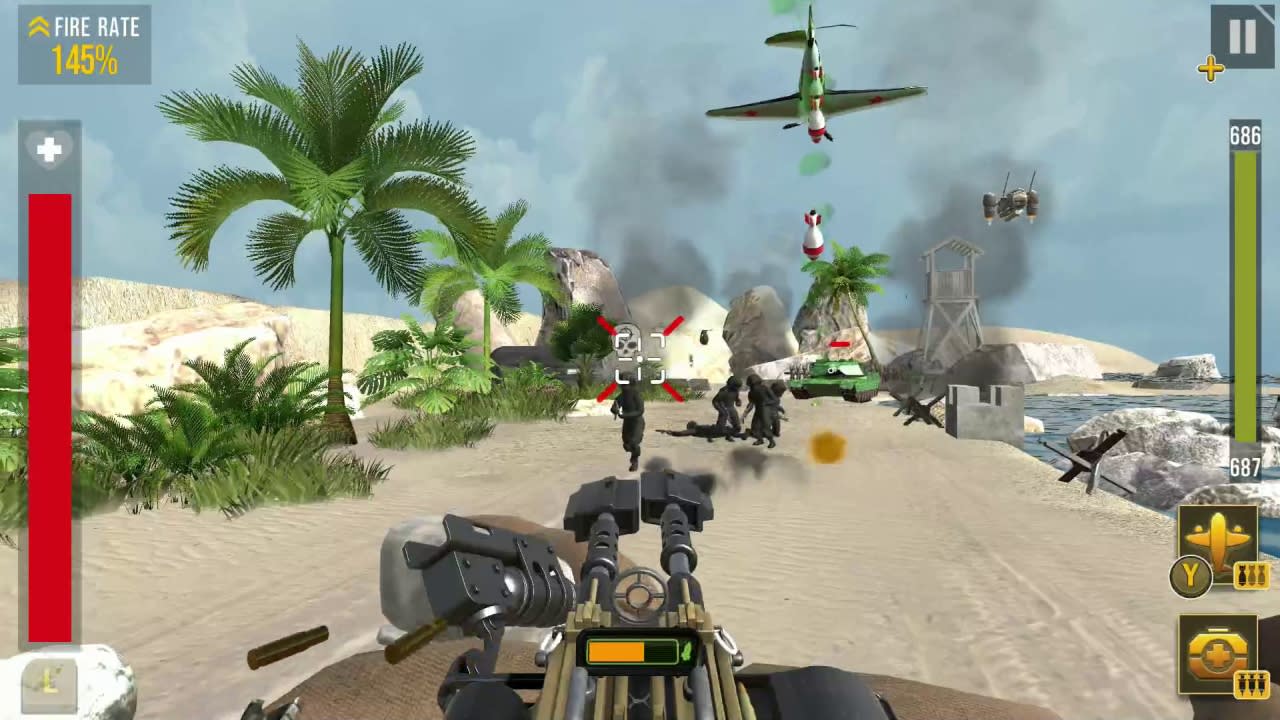The width and height of the screenshot is (1280, 720).
Task: Open the Fire Rate 145% indicator panel
Action: (84, 42)
